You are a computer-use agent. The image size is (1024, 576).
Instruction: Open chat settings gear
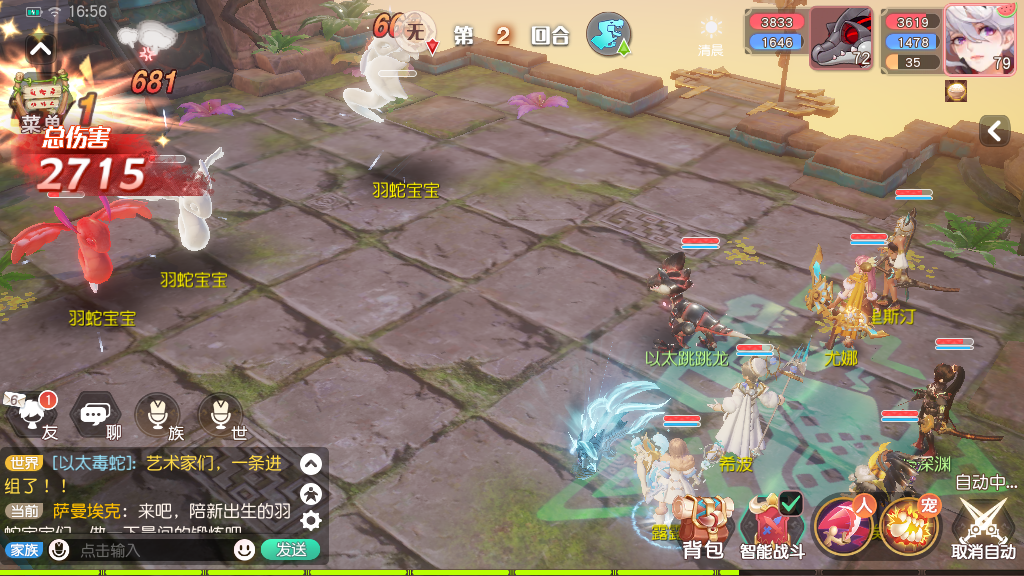coord(311,520)
